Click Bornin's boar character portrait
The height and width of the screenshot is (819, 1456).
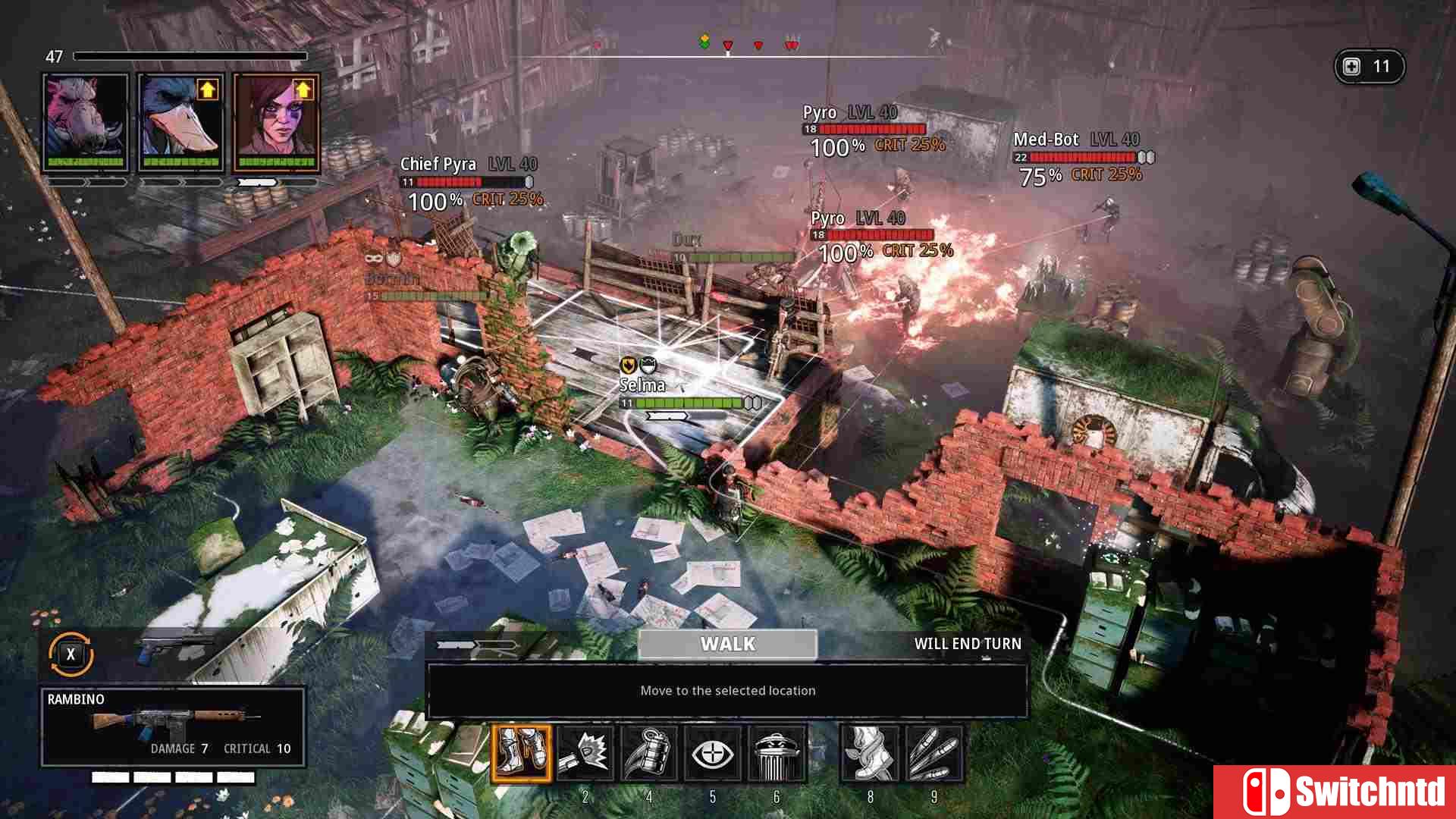point(87,121)
